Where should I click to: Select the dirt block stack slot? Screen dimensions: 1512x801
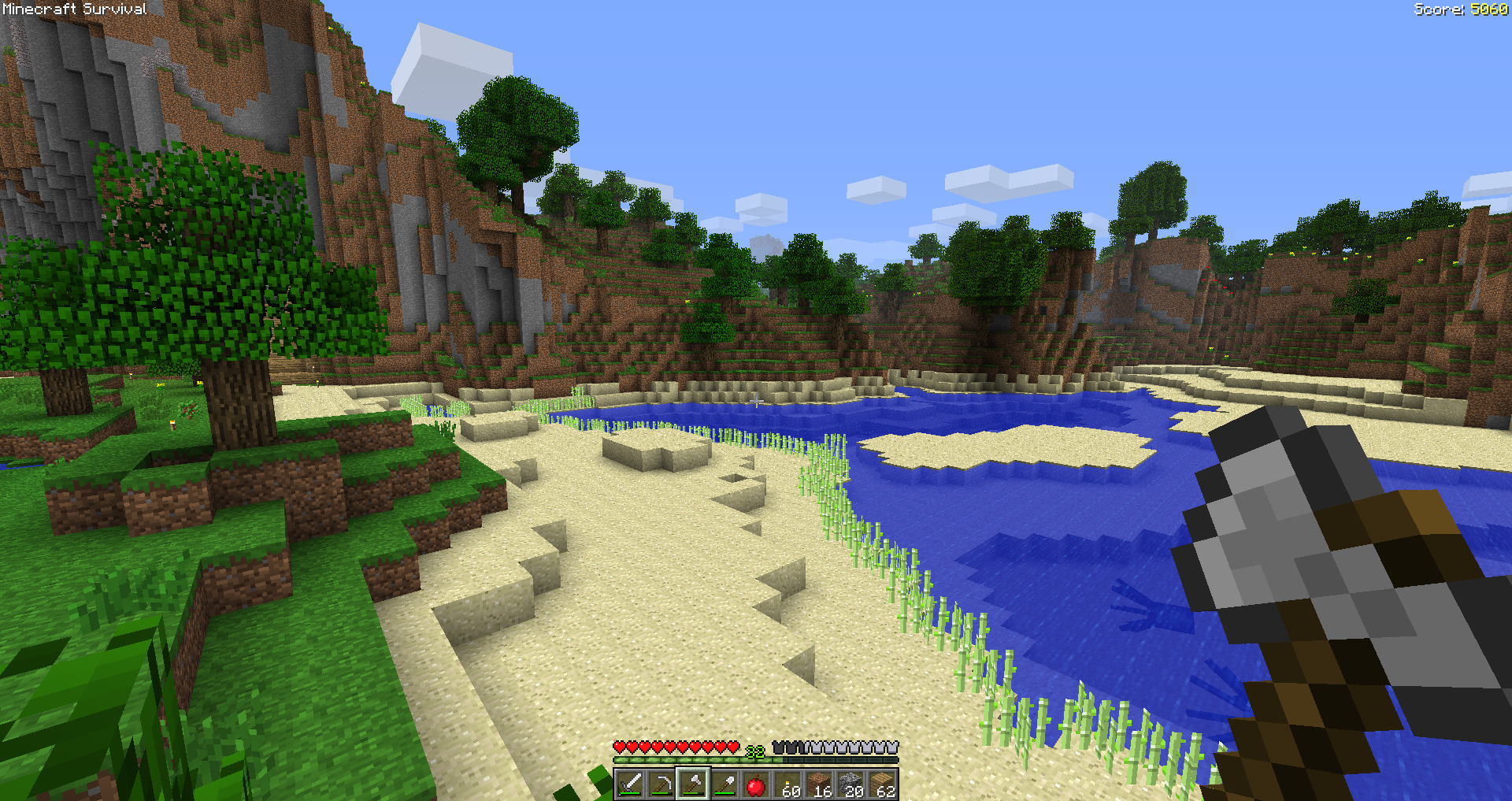click(x=819, y=784)
